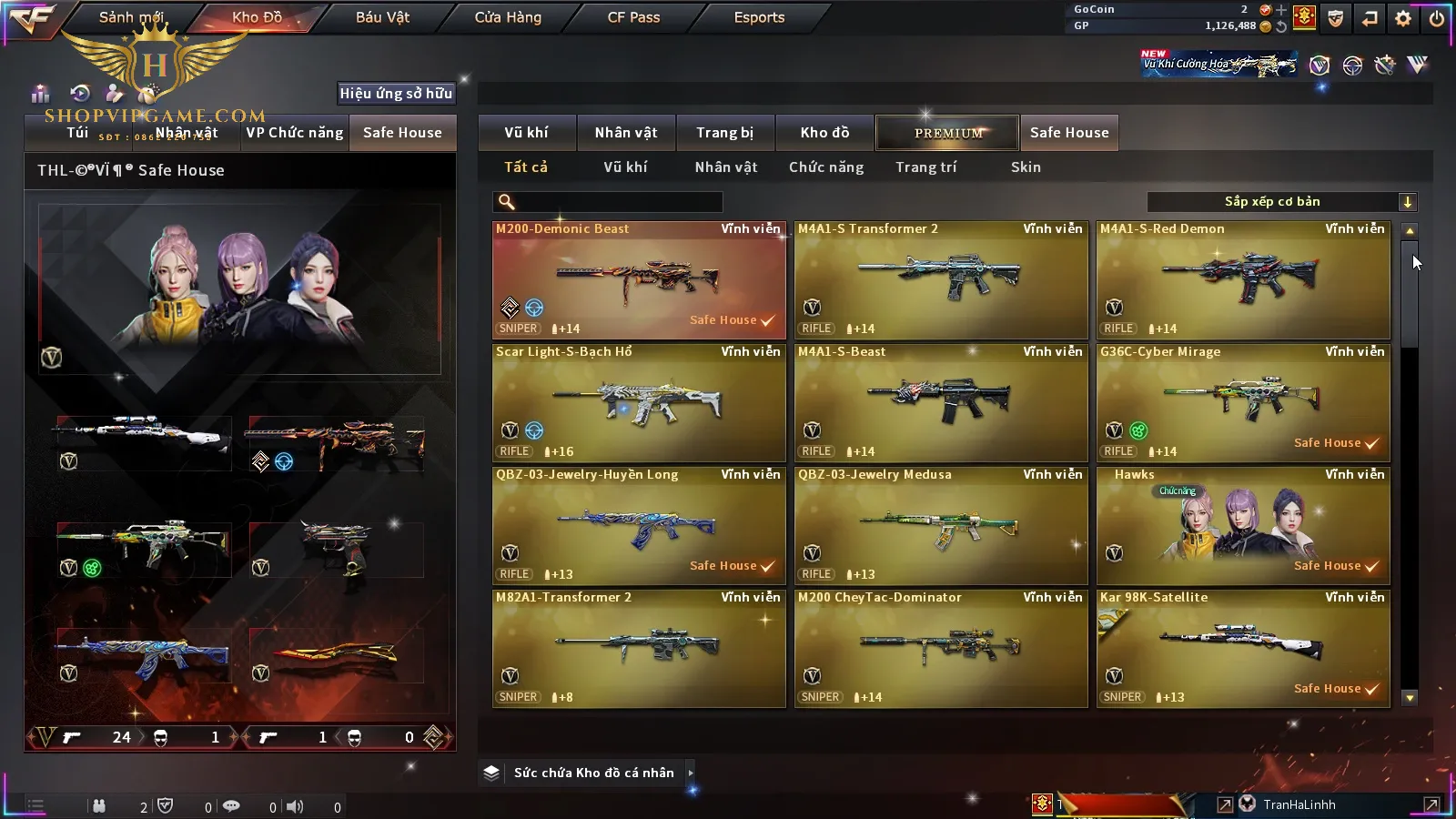This screenshot has width=1456, height=819.
Task: Pick the Hawks character tile
Action: (1242, 526)
